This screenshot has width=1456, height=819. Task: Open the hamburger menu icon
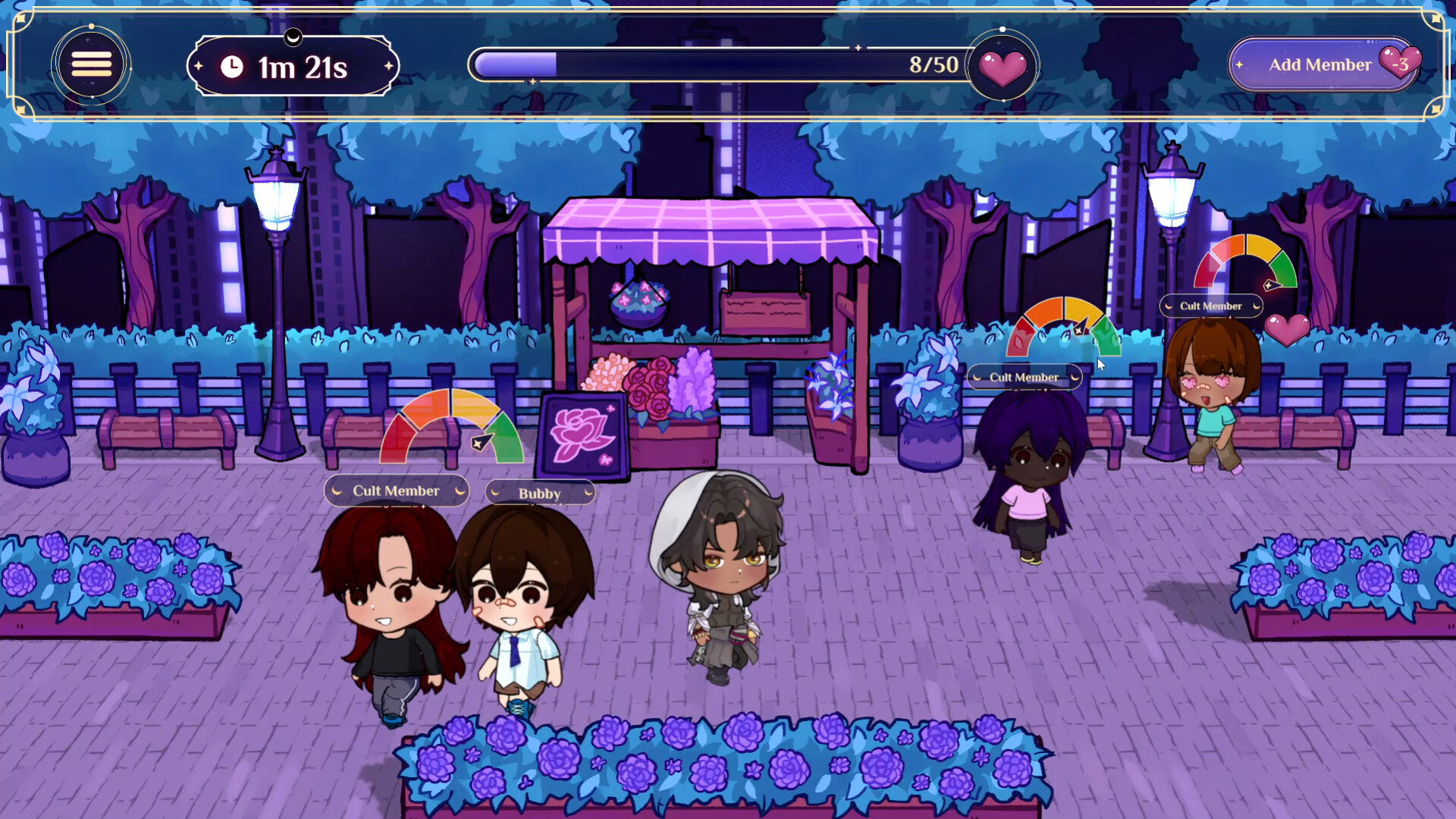point(90,64)
